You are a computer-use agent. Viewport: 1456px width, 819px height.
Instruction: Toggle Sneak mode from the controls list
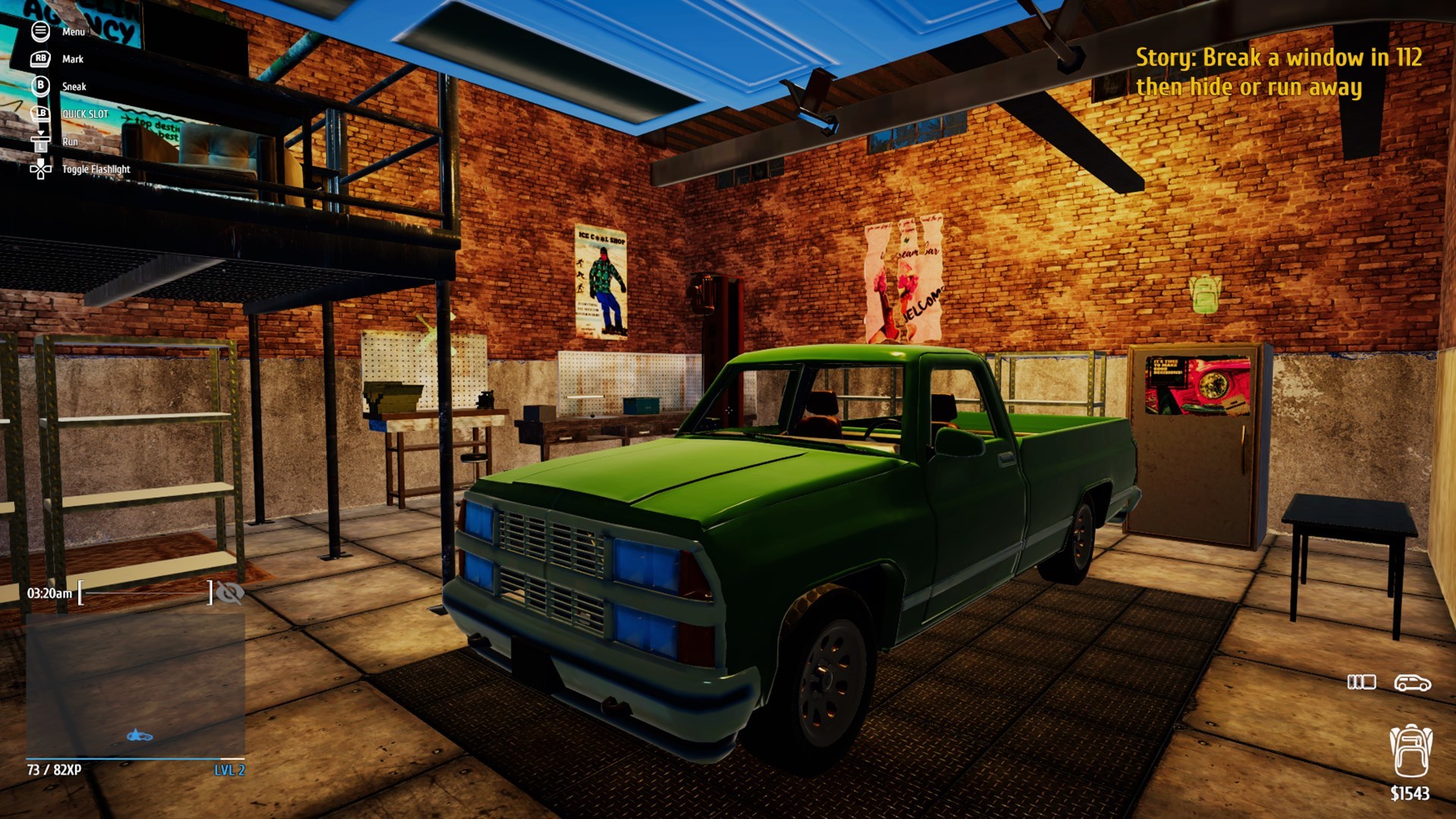[x=74, y=86]
